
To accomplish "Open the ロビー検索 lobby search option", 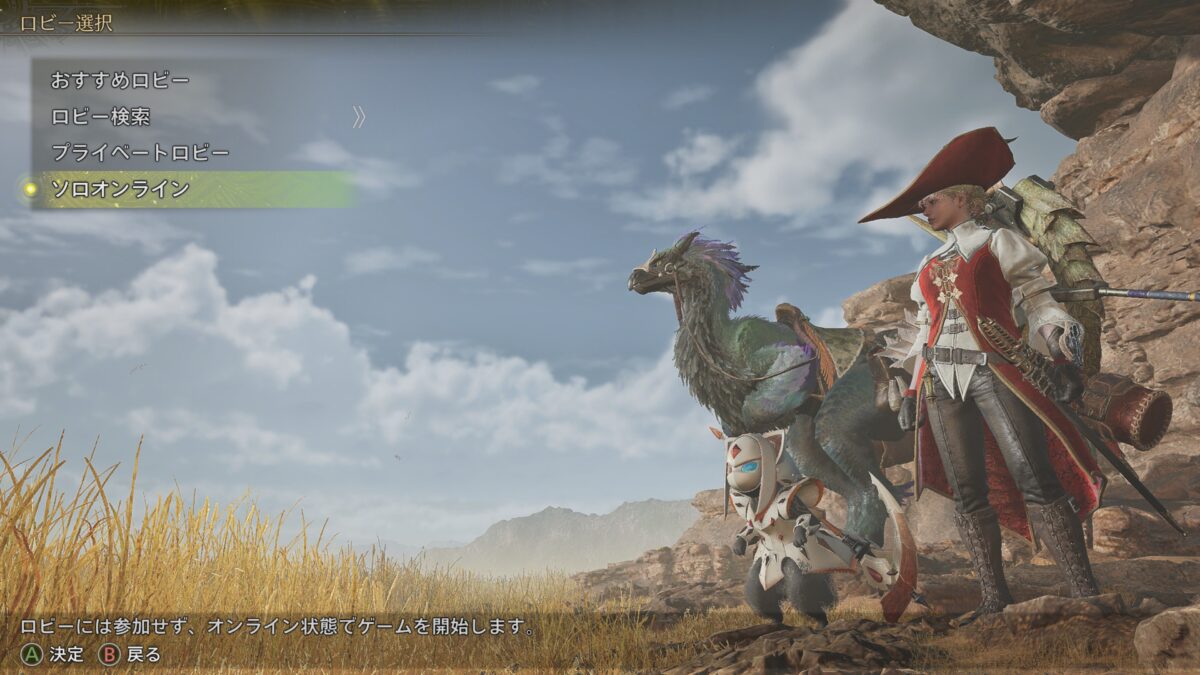I will pos(101,117).
